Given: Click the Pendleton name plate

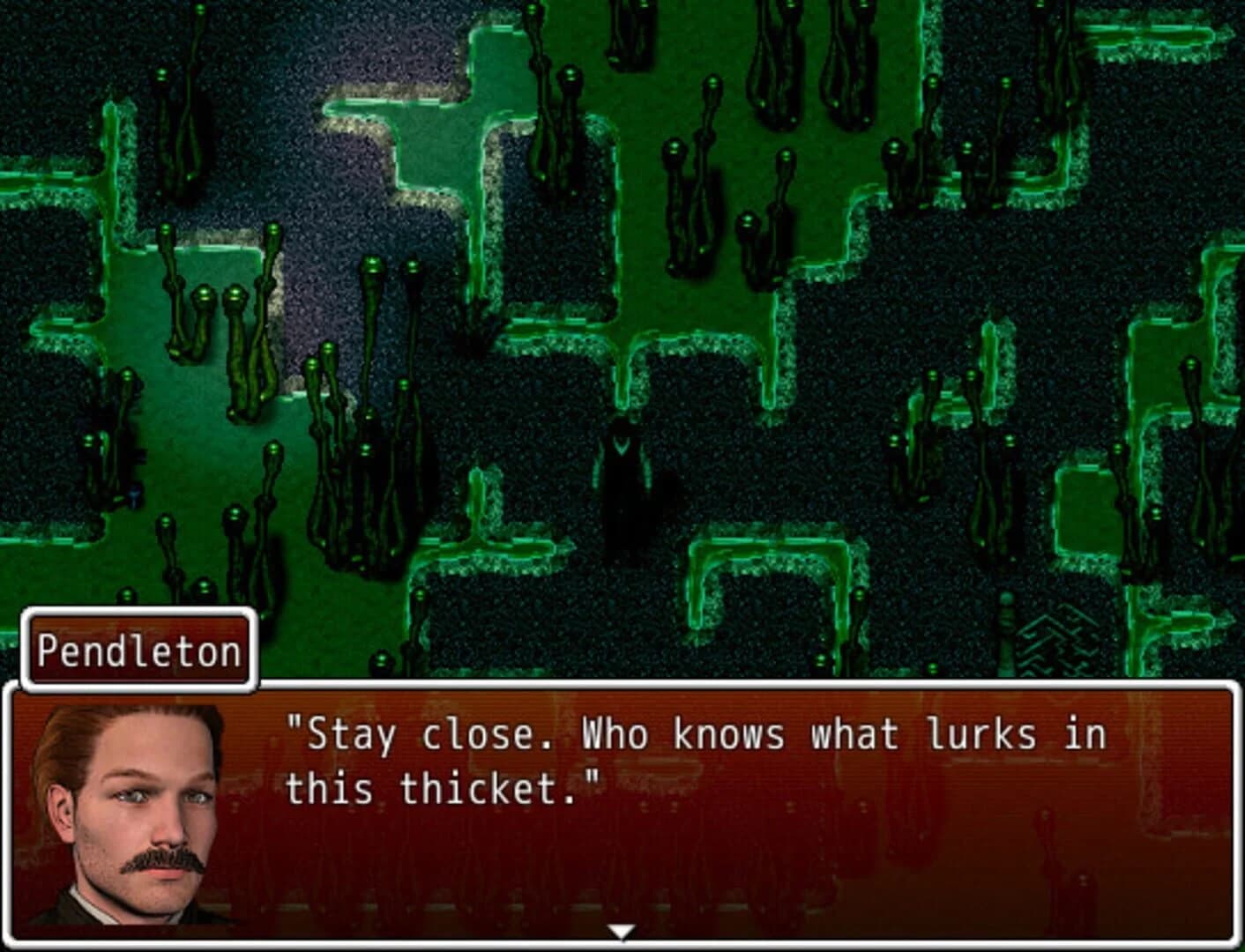Looking at the screenshot, I should [137, 650].
